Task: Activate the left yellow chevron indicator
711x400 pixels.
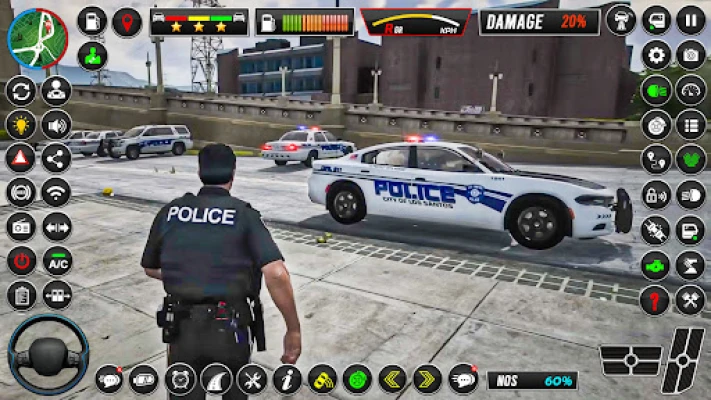Action: tap(392, 379)
